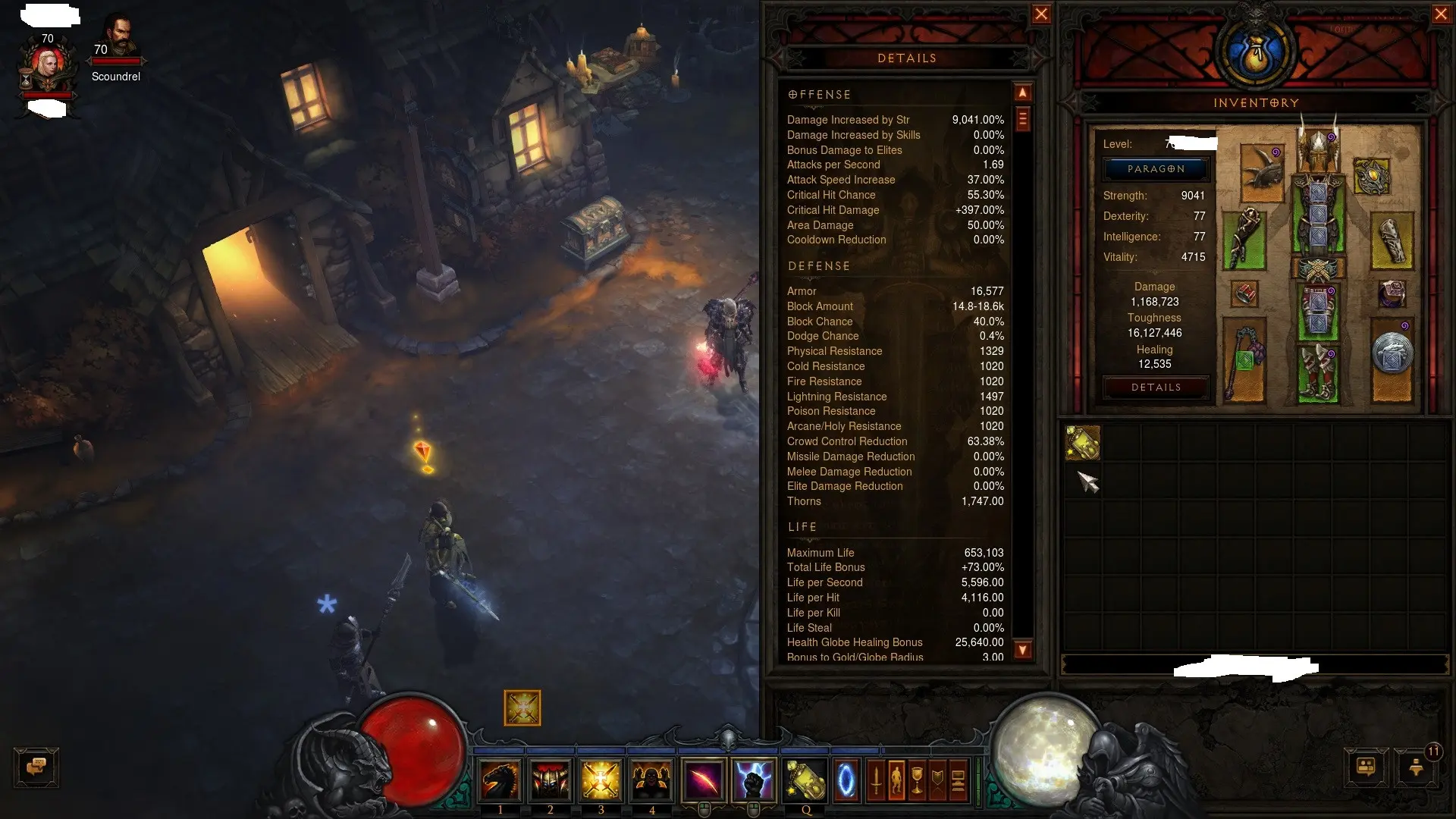Open the chat bubble button at bottom left
This screenshot has width=1456, height=819.
point(36,767)
